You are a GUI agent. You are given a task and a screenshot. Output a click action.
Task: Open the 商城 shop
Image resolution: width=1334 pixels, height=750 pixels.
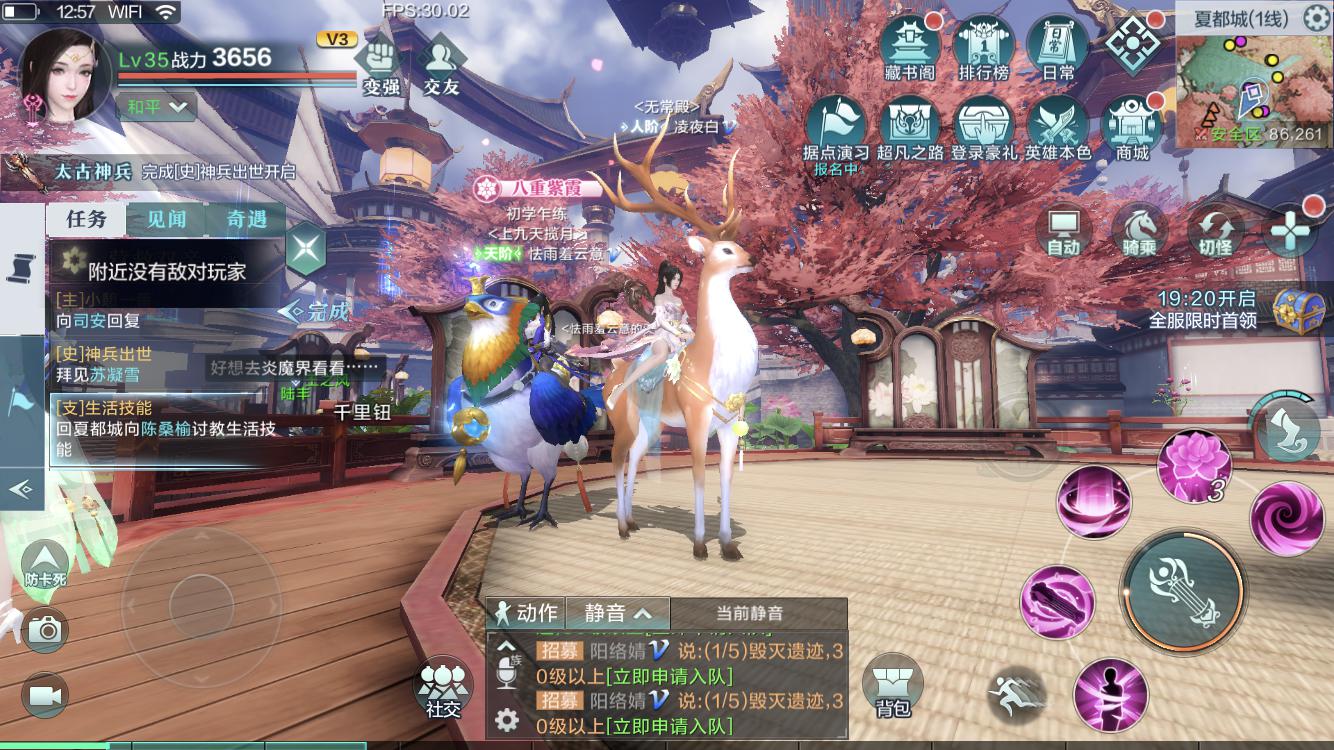tap(1132, 127)
